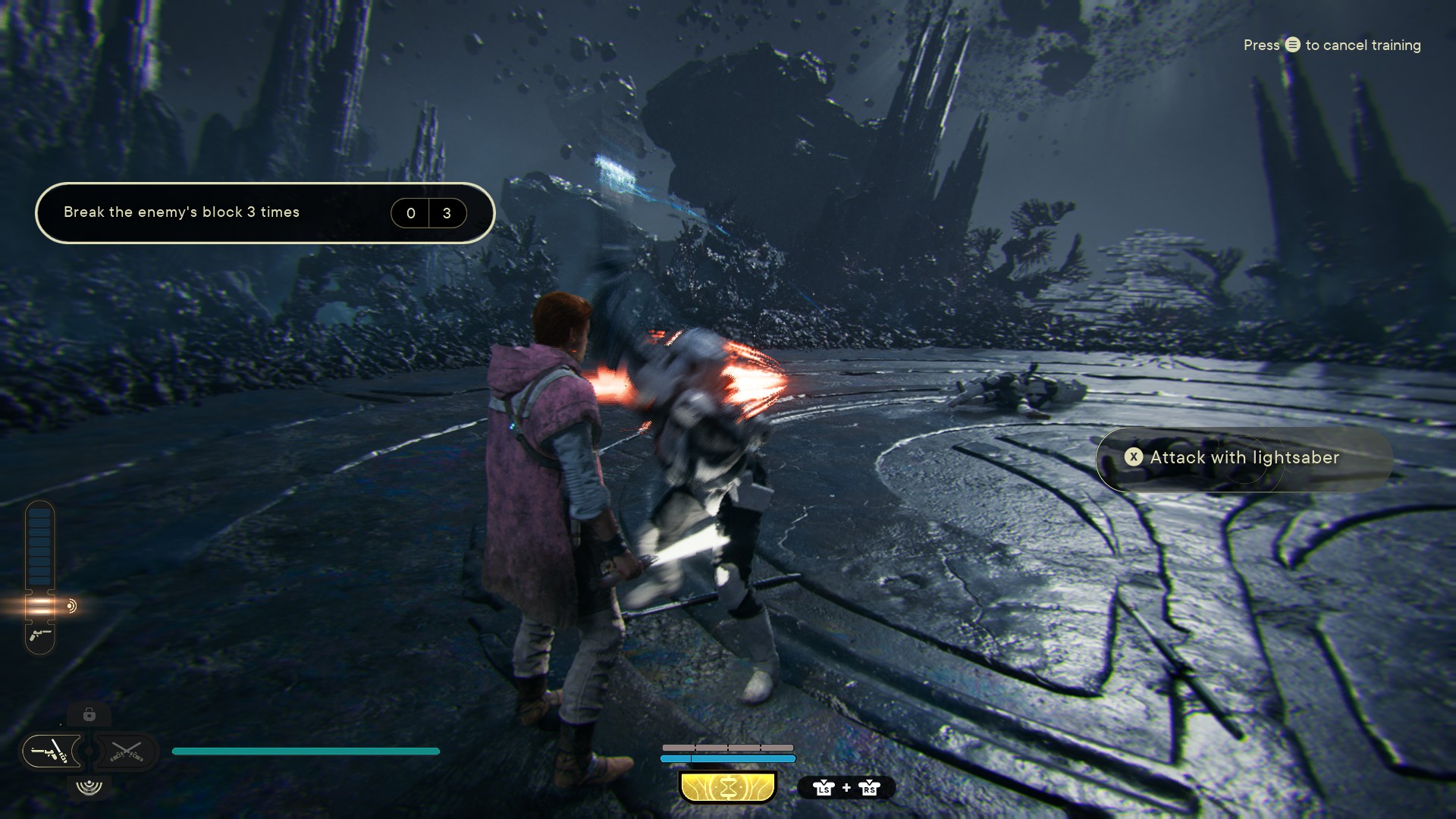Select the blaster and lightsaber stance
This screenshot has height=819, width=1456.
pyautogui.click(x=52, y=752)
